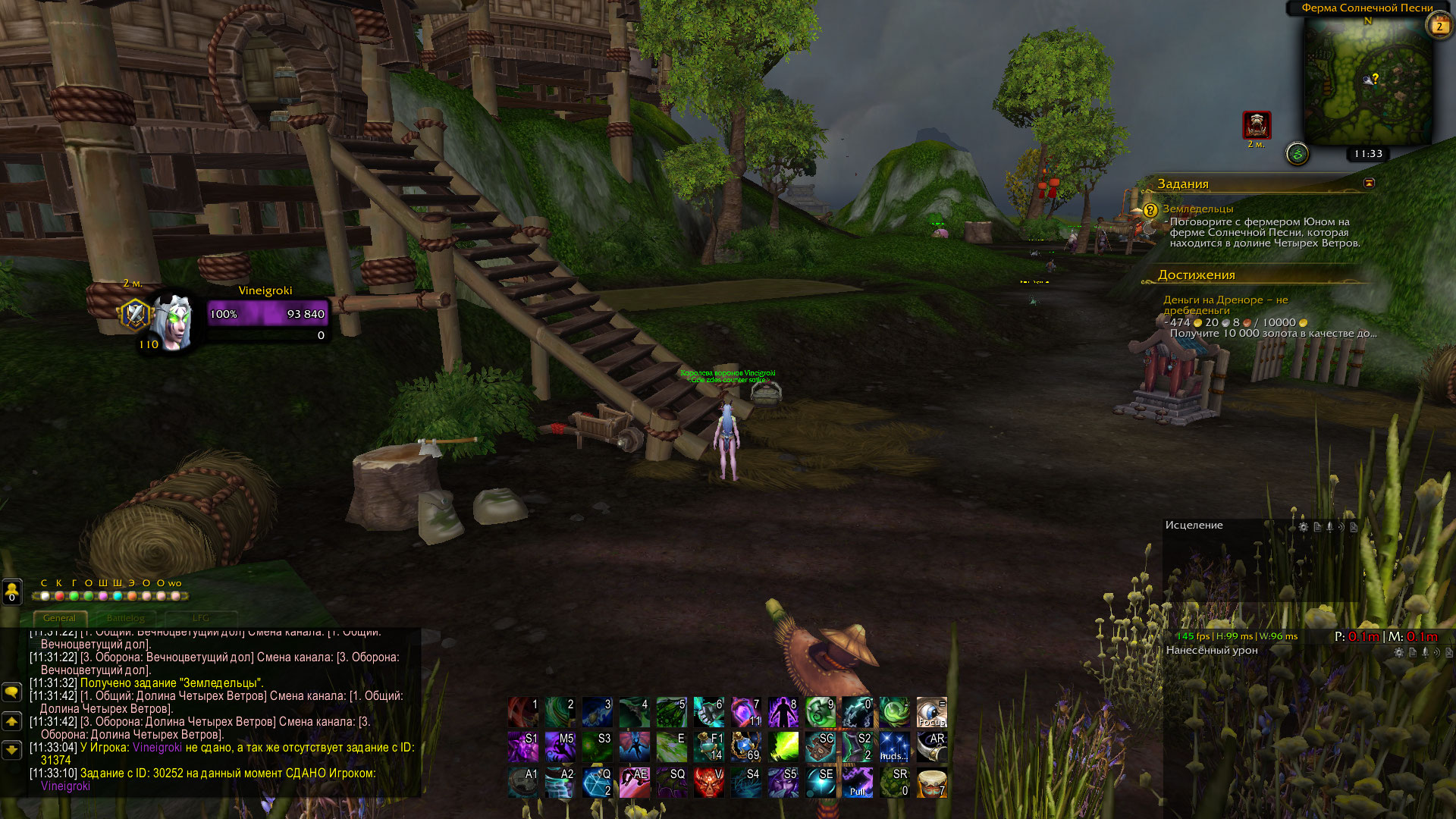Image resolution: width=1456 pixels, height=819 pixels.
Task: Collapse the Задания objective tracker
Action: [x=1369, y=183]
